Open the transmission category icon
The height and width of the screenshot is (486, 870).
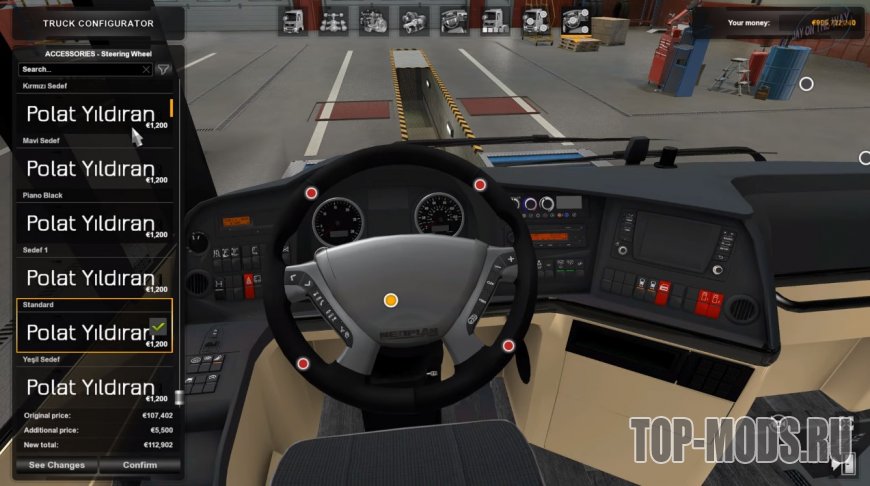pos(413,19)
